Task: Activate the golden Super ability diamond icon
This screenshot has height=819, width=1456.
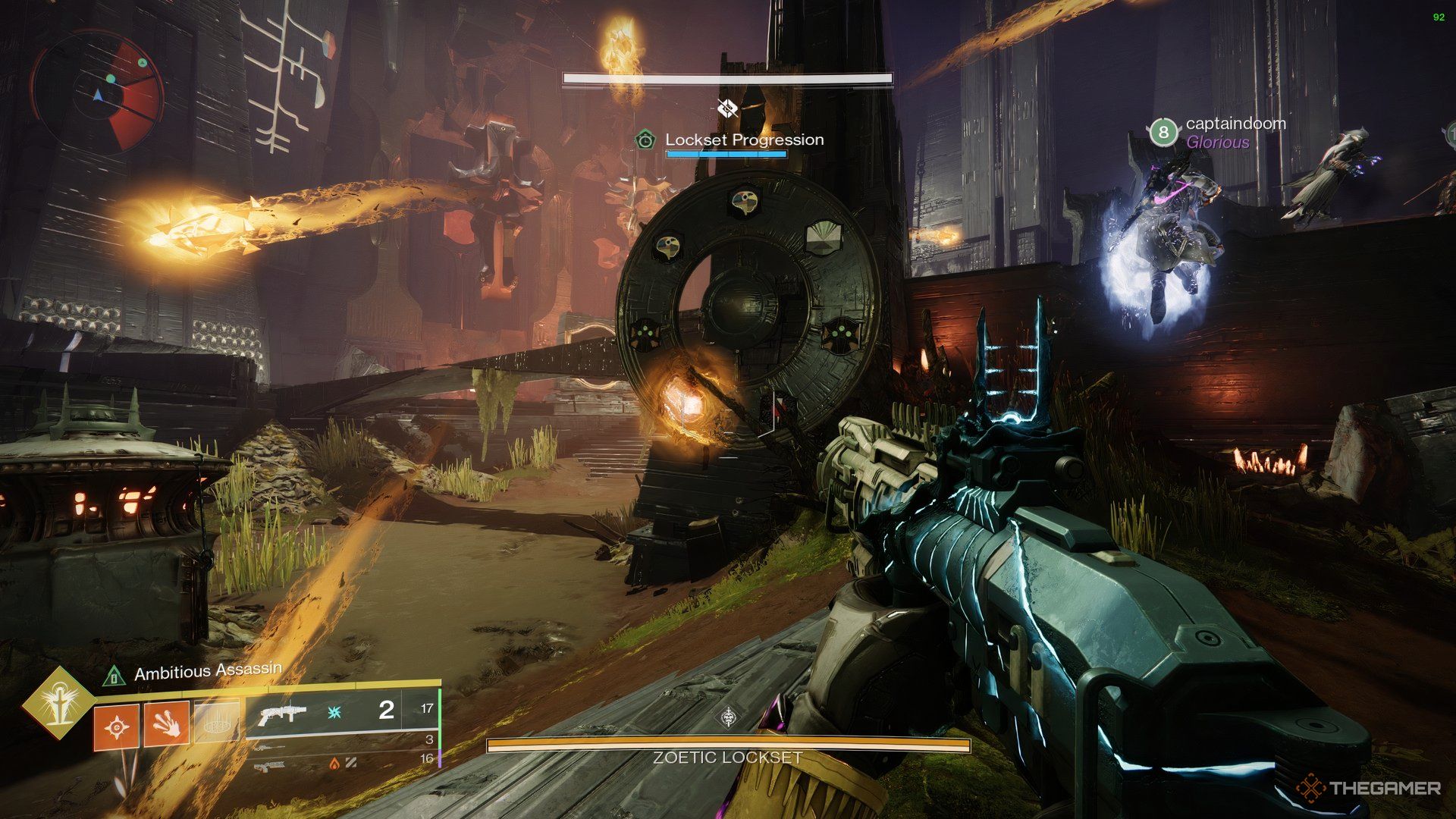Action: [57, 703]
